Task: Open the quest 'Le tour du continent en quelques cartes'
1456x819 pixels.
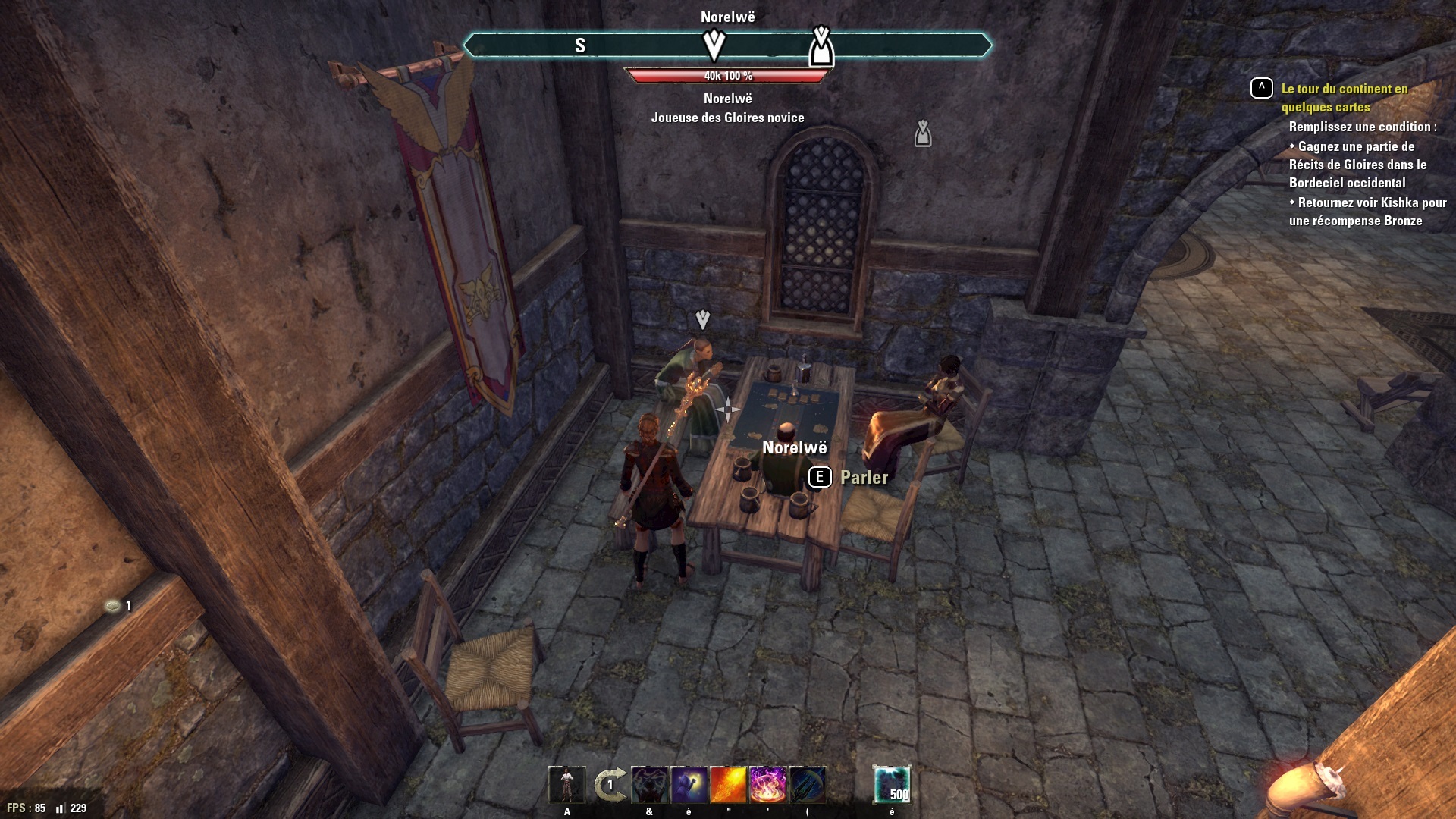Action: [1344, 98]
